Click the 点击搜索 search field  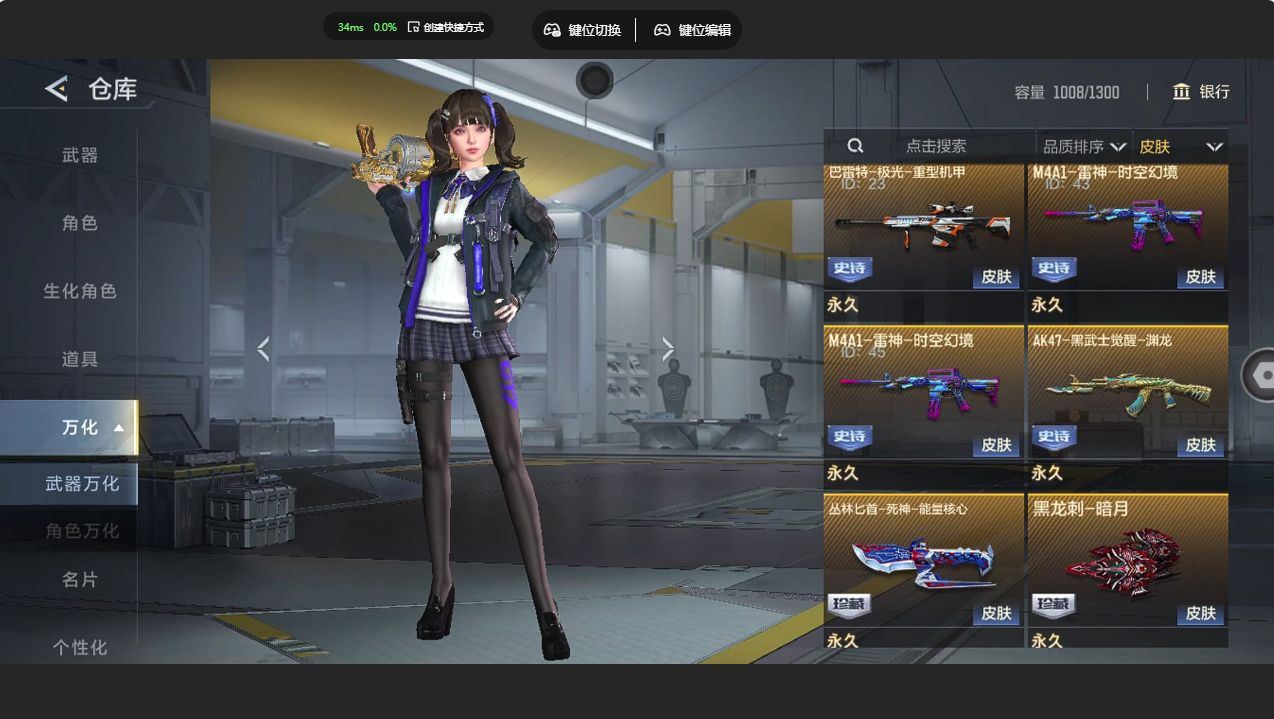coord(936,146)
